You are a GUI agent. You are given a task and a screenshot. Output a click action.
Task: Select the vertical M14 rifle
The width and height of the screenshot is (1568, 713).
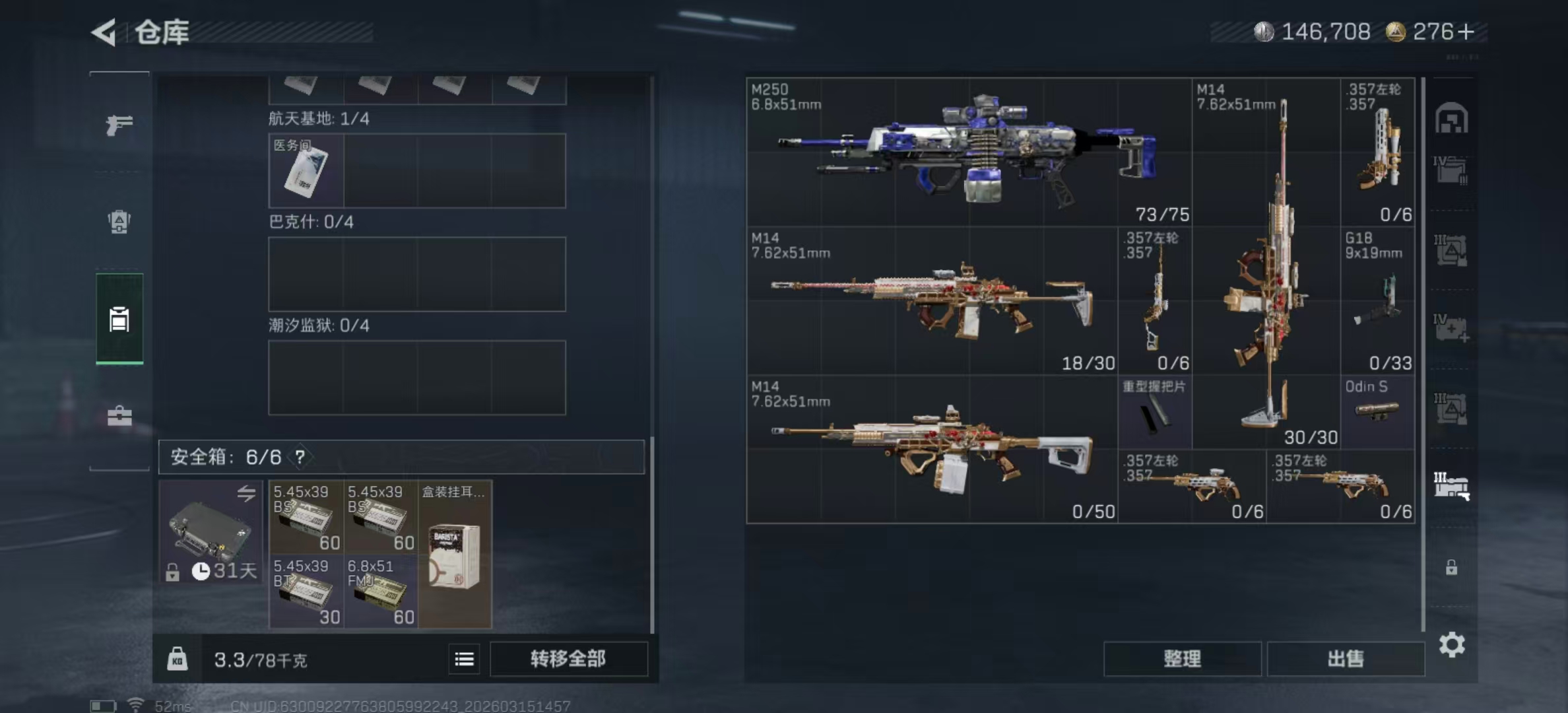(x=1266, y=264)
